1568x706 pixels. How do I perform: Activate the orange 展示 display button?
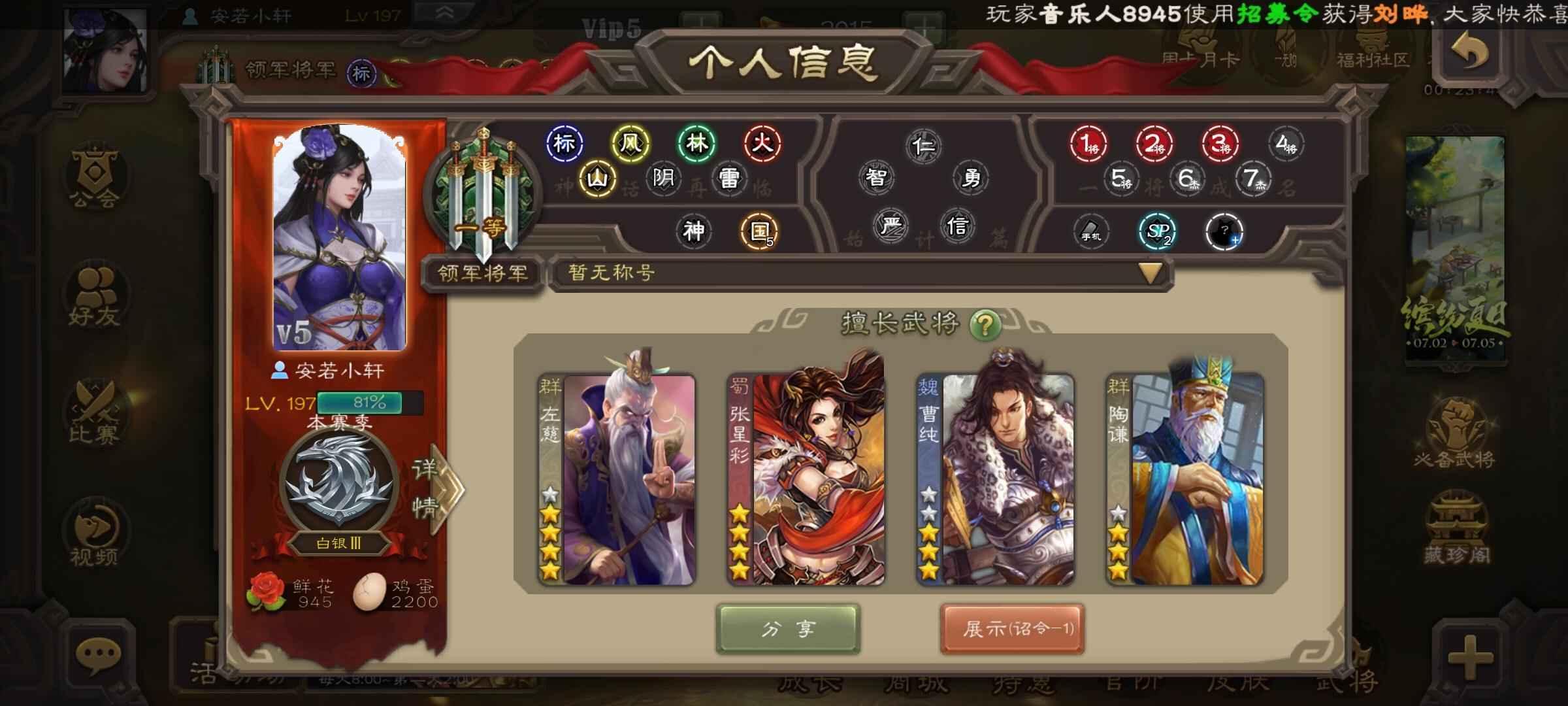tap(1012, 629)
